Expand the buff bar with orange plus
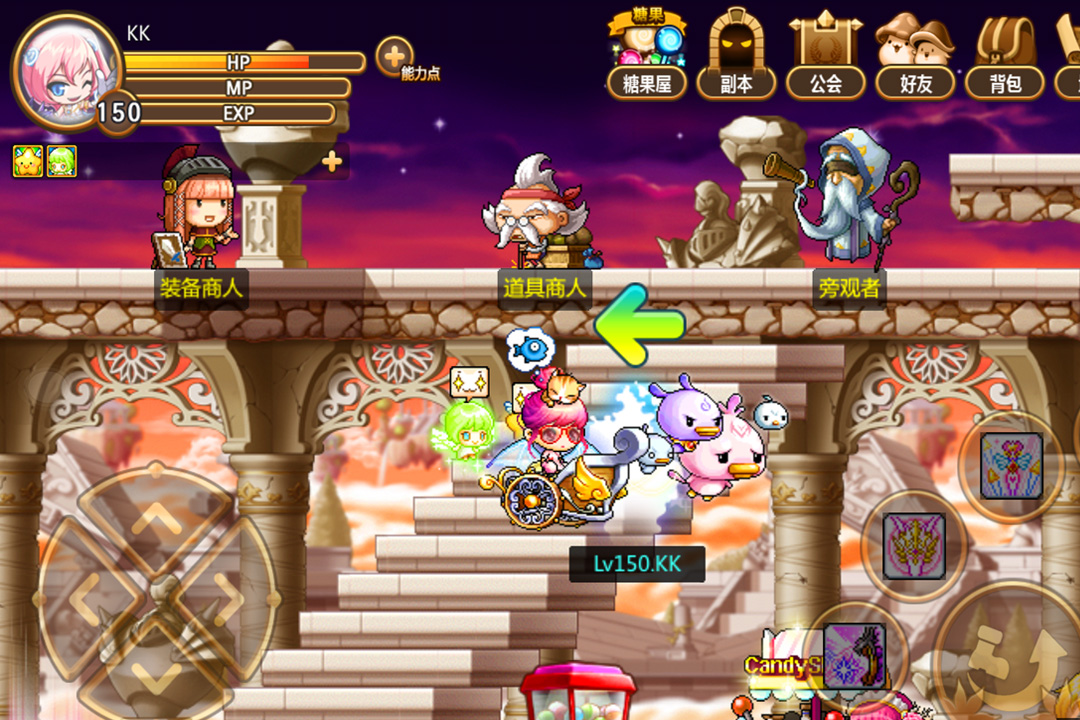Screen dimensions: 1080x720 pos(332,160)
